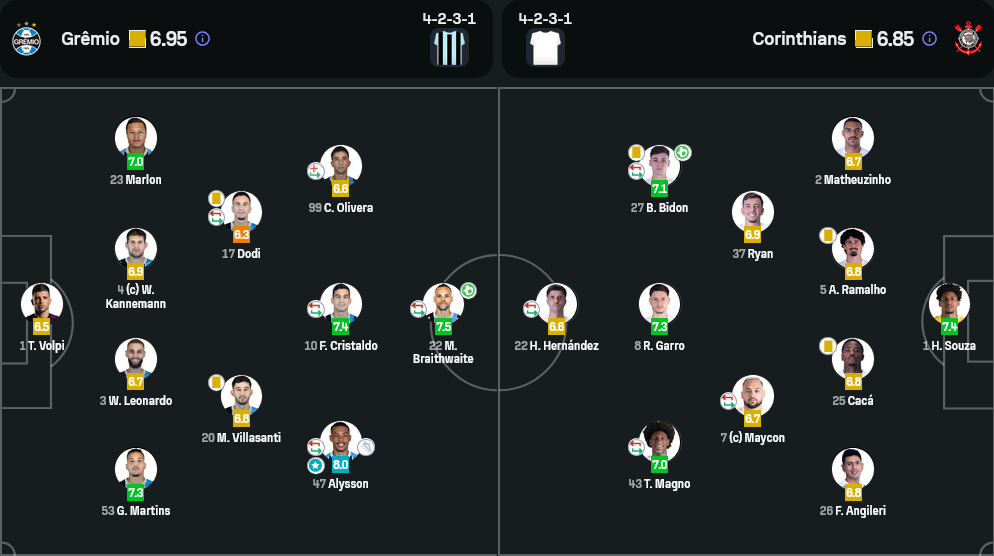This screenshot has height=556, width=994.
Task: Choose C. Olivera's portrait
Action: [x=341, y=166]
